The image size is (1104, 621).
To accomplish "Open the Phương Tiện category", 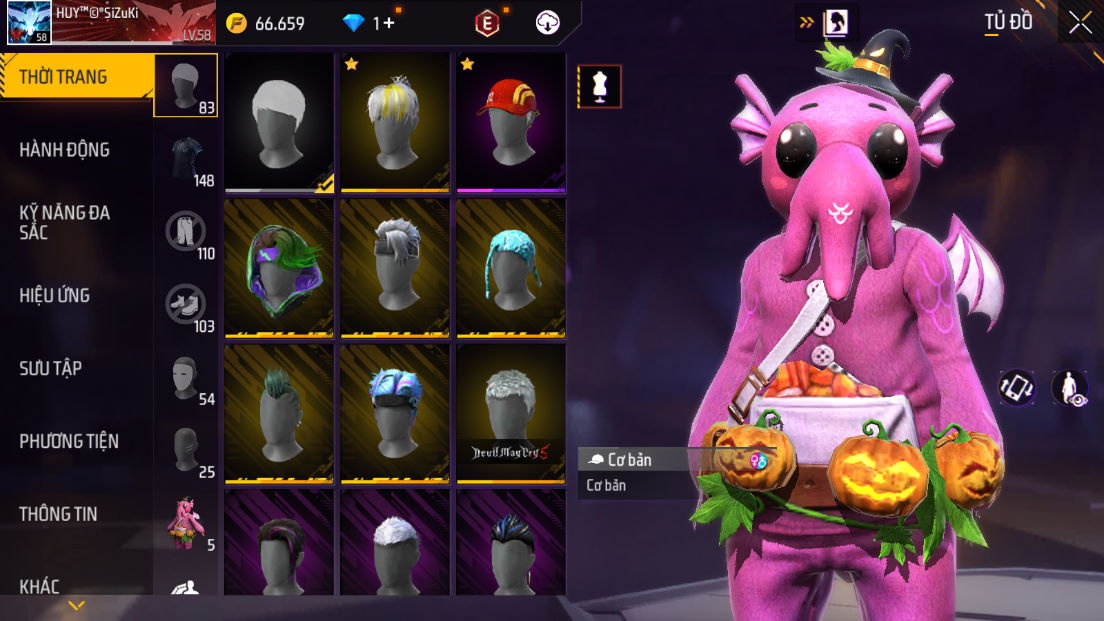I will pyautogui.click(x=69, y=441).
